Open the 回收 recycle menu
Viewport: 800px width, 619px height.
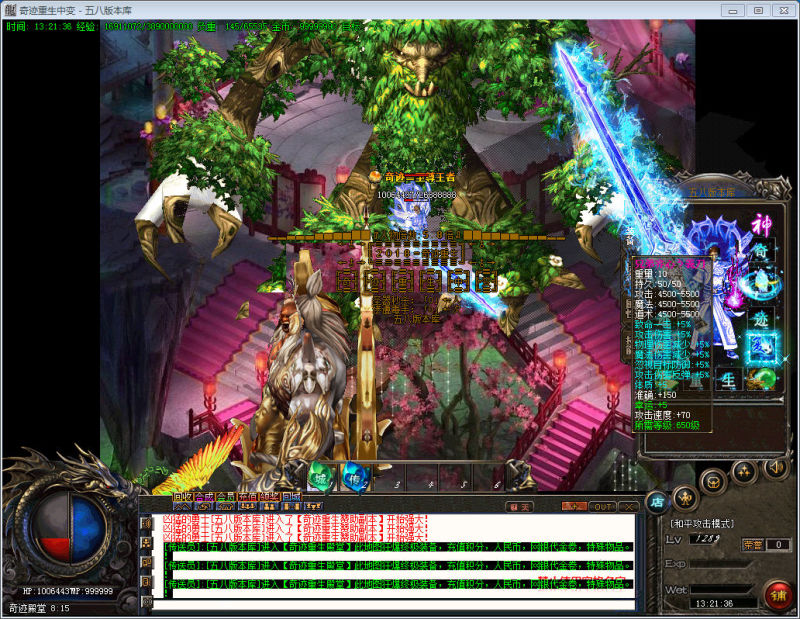click(182, 496)
